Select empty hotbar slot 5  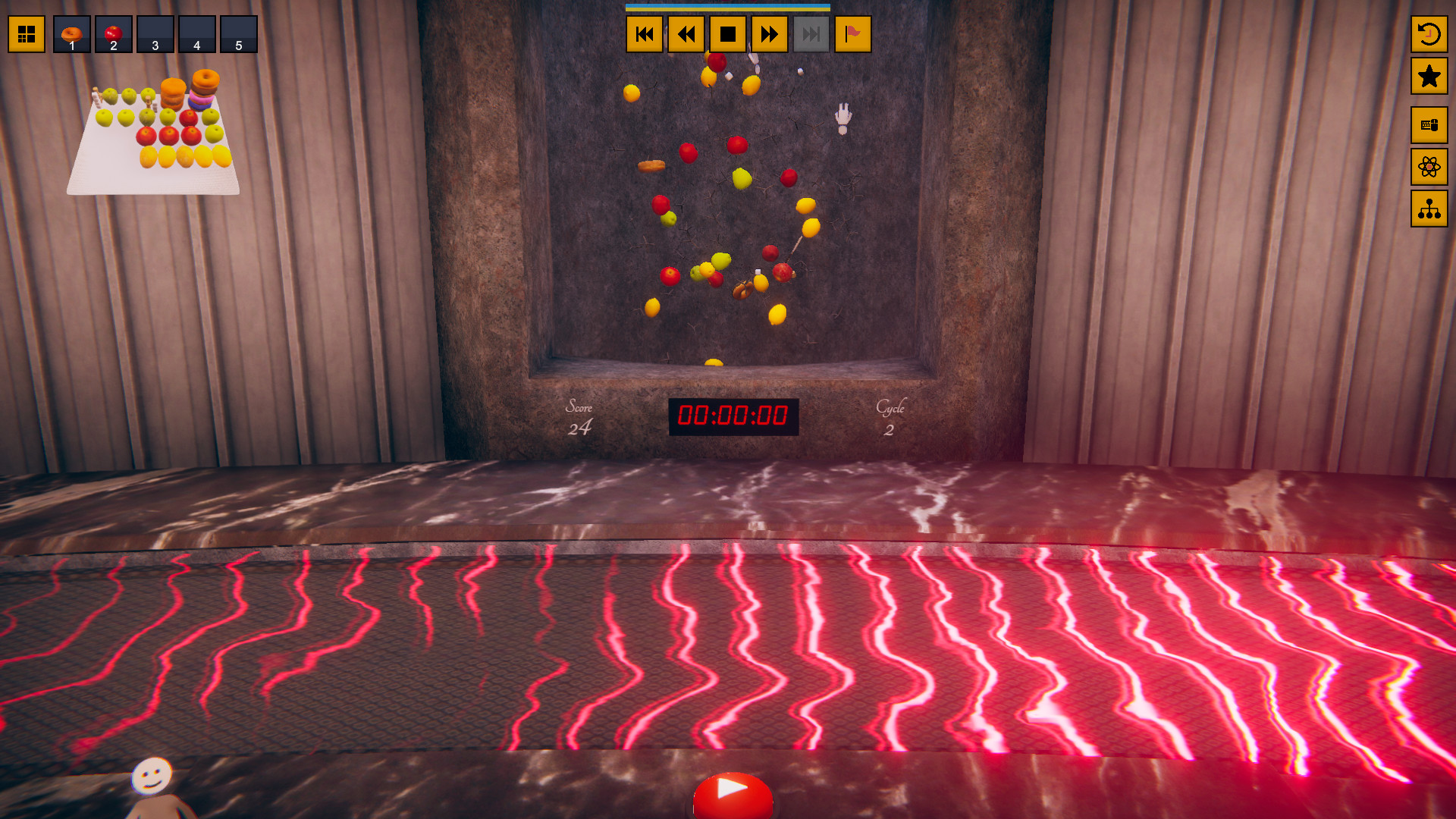point(239,34)
